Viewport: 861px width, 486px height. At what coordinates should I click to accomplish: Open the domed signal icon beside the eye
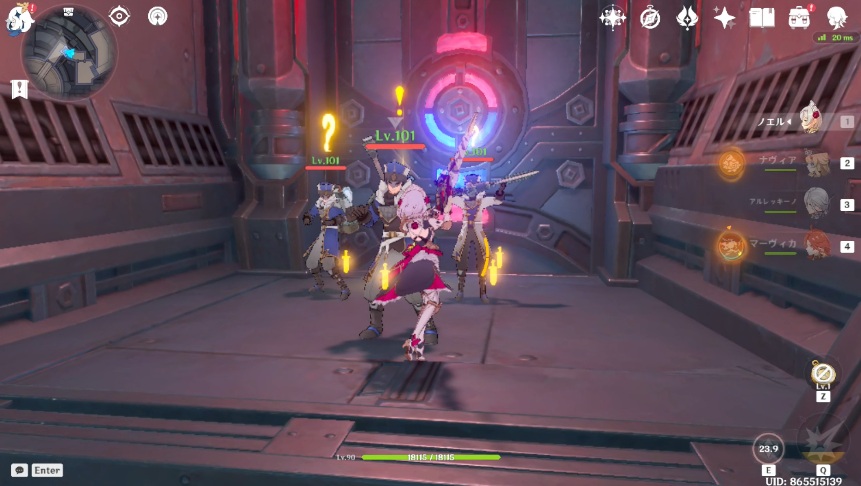(x=157, y=16)
